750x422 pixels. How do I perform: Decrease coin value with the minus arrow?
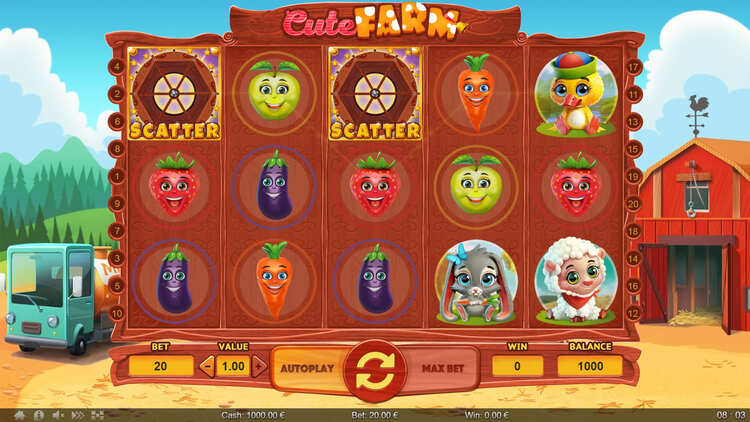pos(207,366)
